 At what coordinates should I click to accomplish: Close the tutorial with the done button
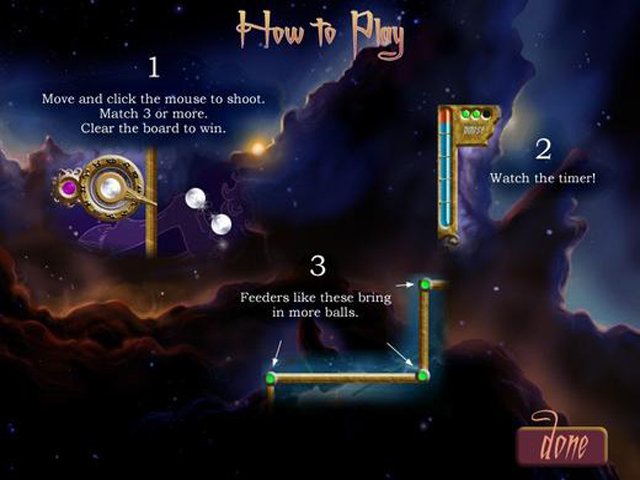561,442
